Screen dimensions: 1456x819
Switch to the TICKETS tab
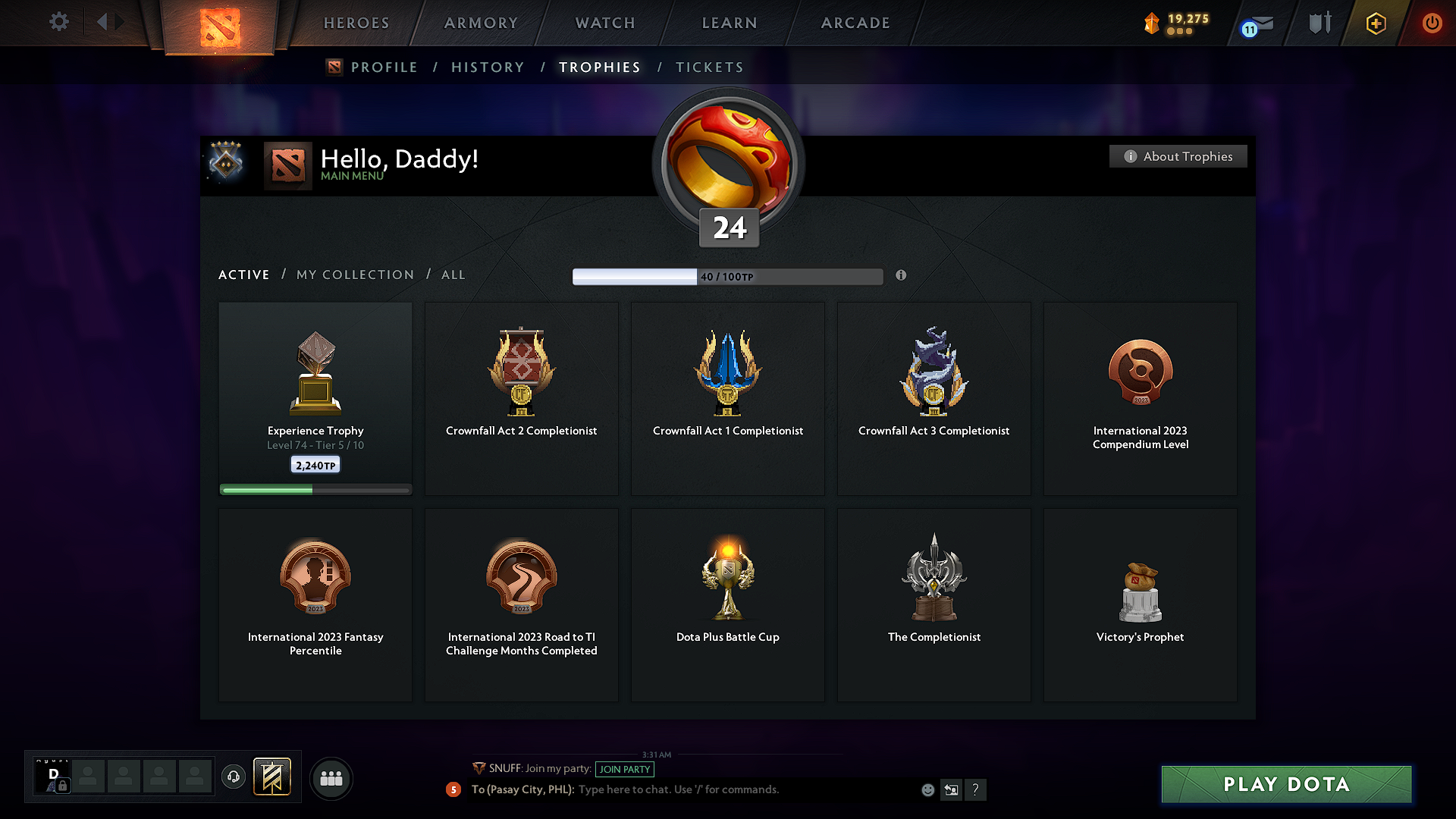pos(709,67)
